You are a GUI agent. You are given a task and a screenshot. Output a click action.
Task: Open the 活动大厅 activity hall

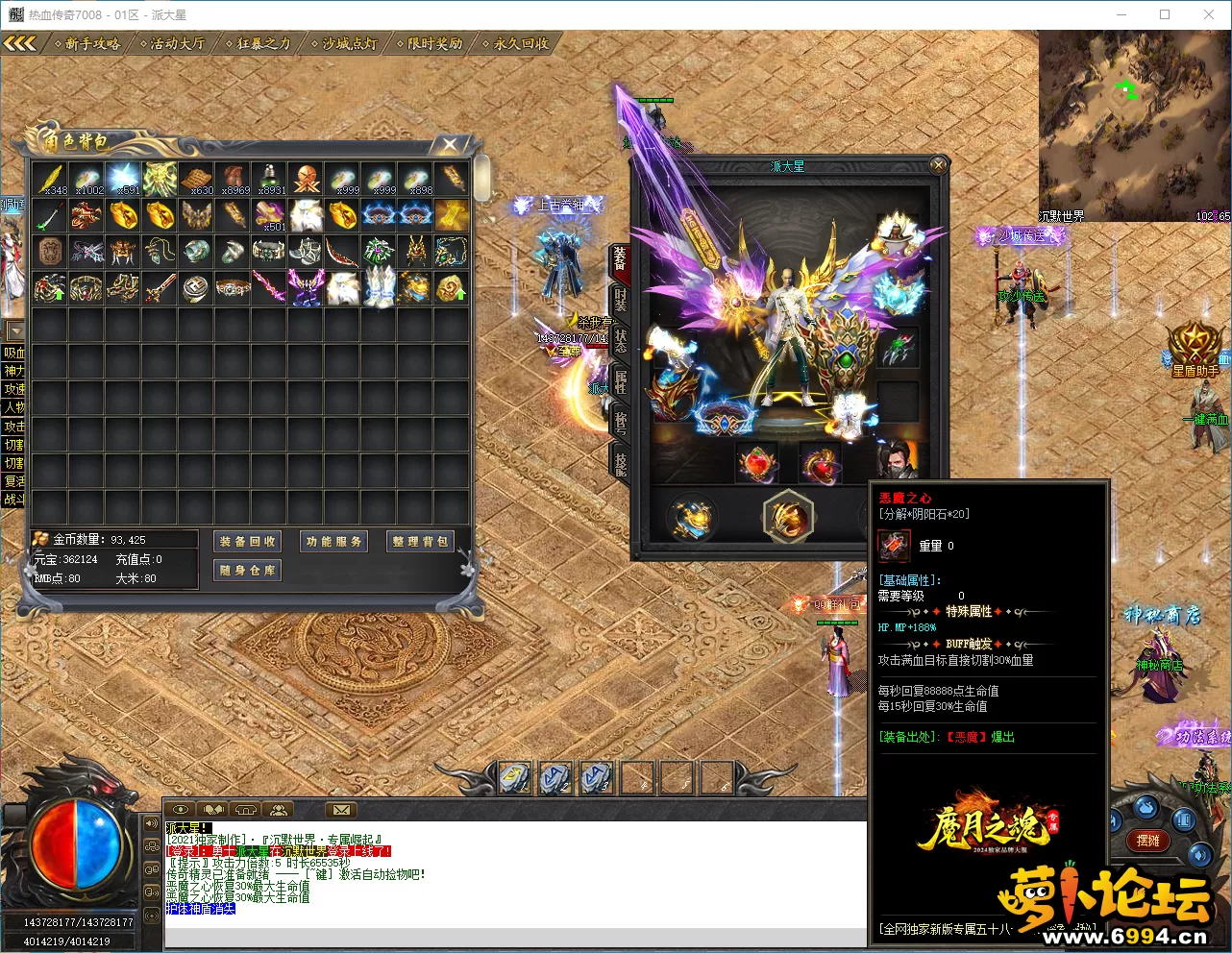[x=175, y=43]
